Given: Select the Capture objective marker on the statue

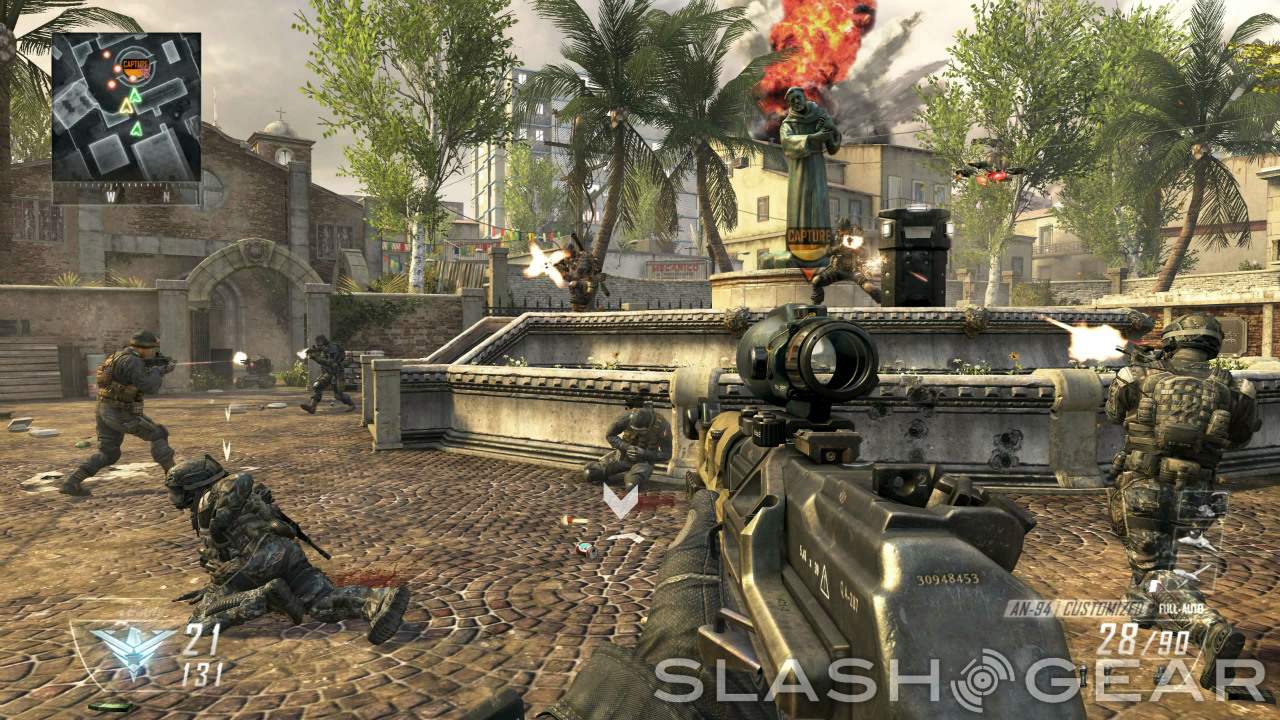Looking at the screenshot, I should [809, 238].
